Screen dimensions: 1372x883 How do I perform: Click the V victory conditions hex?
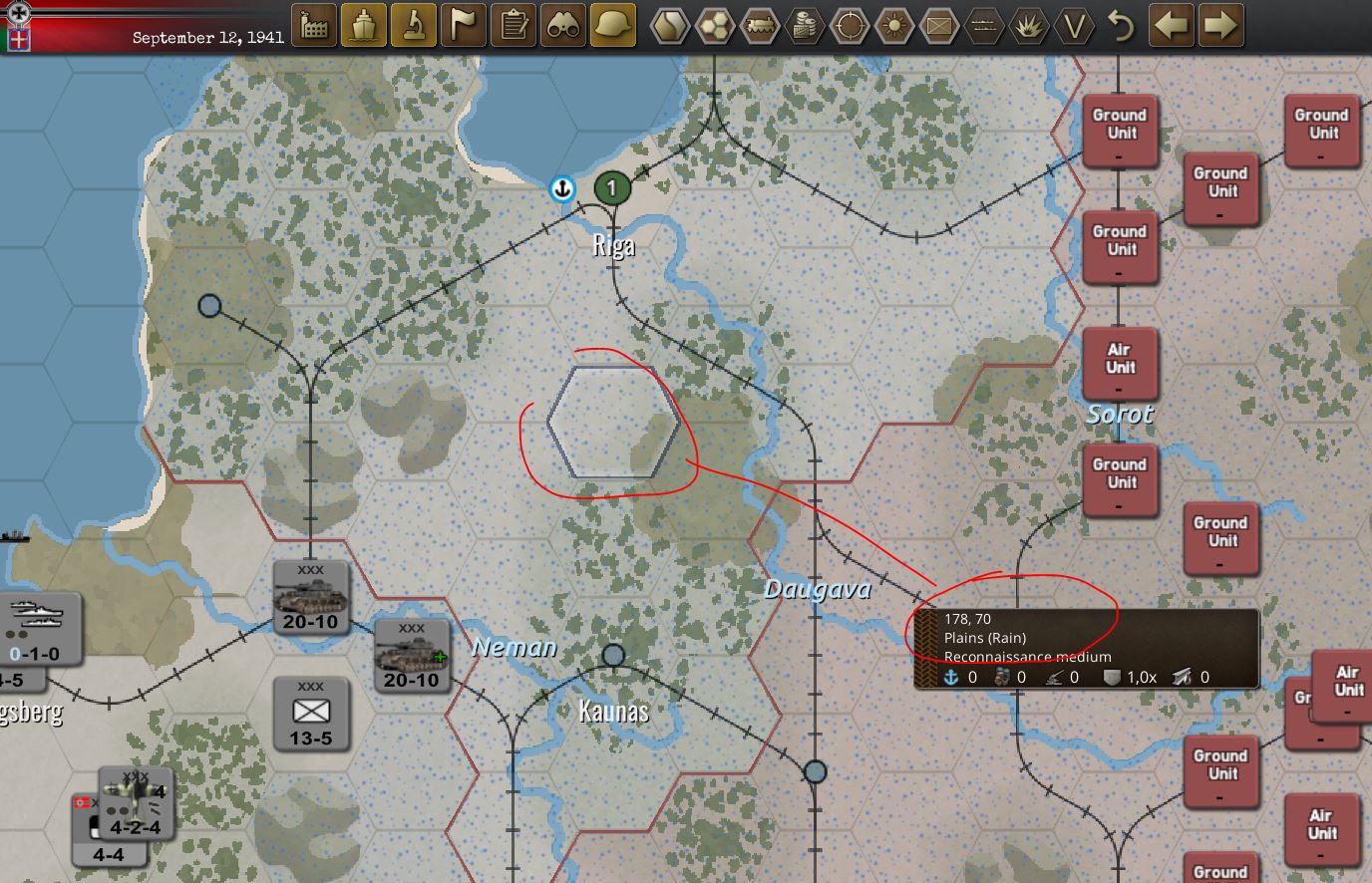[x=1075, y=26]
